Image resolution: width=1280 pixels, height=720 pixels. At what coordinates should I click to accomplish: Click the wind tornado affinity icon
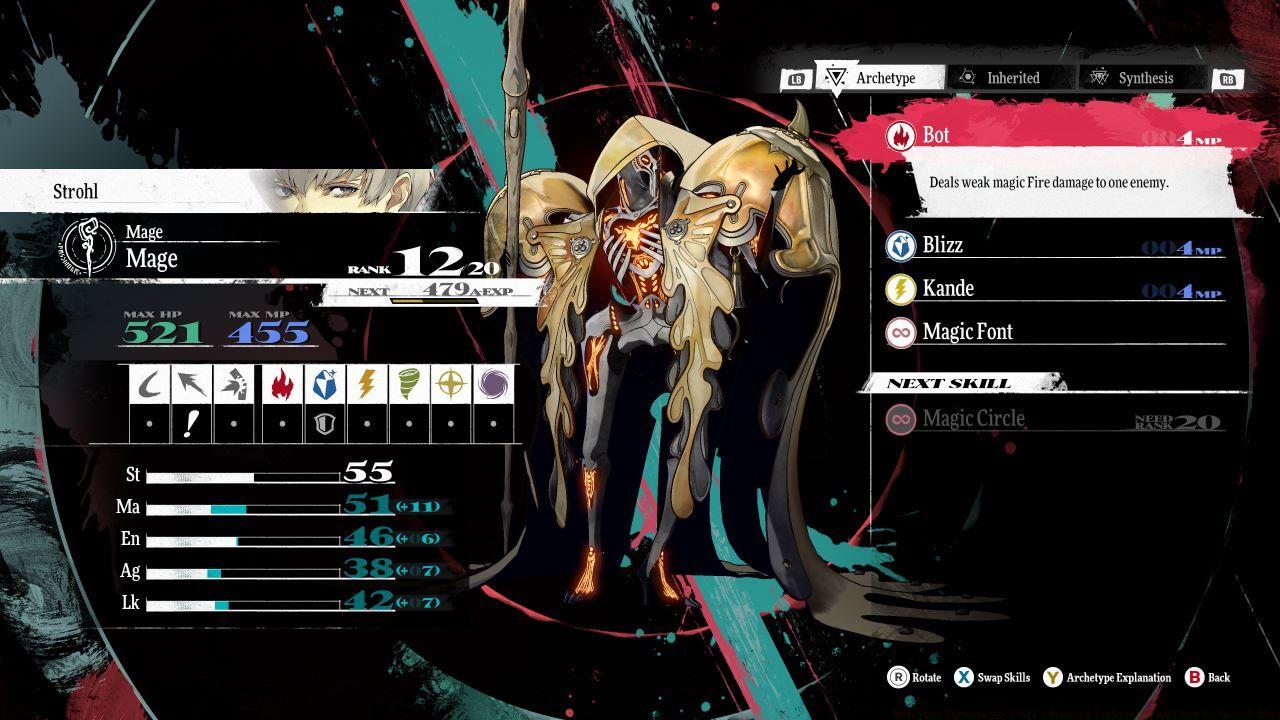pyautogui.click(x=409, y=384)
